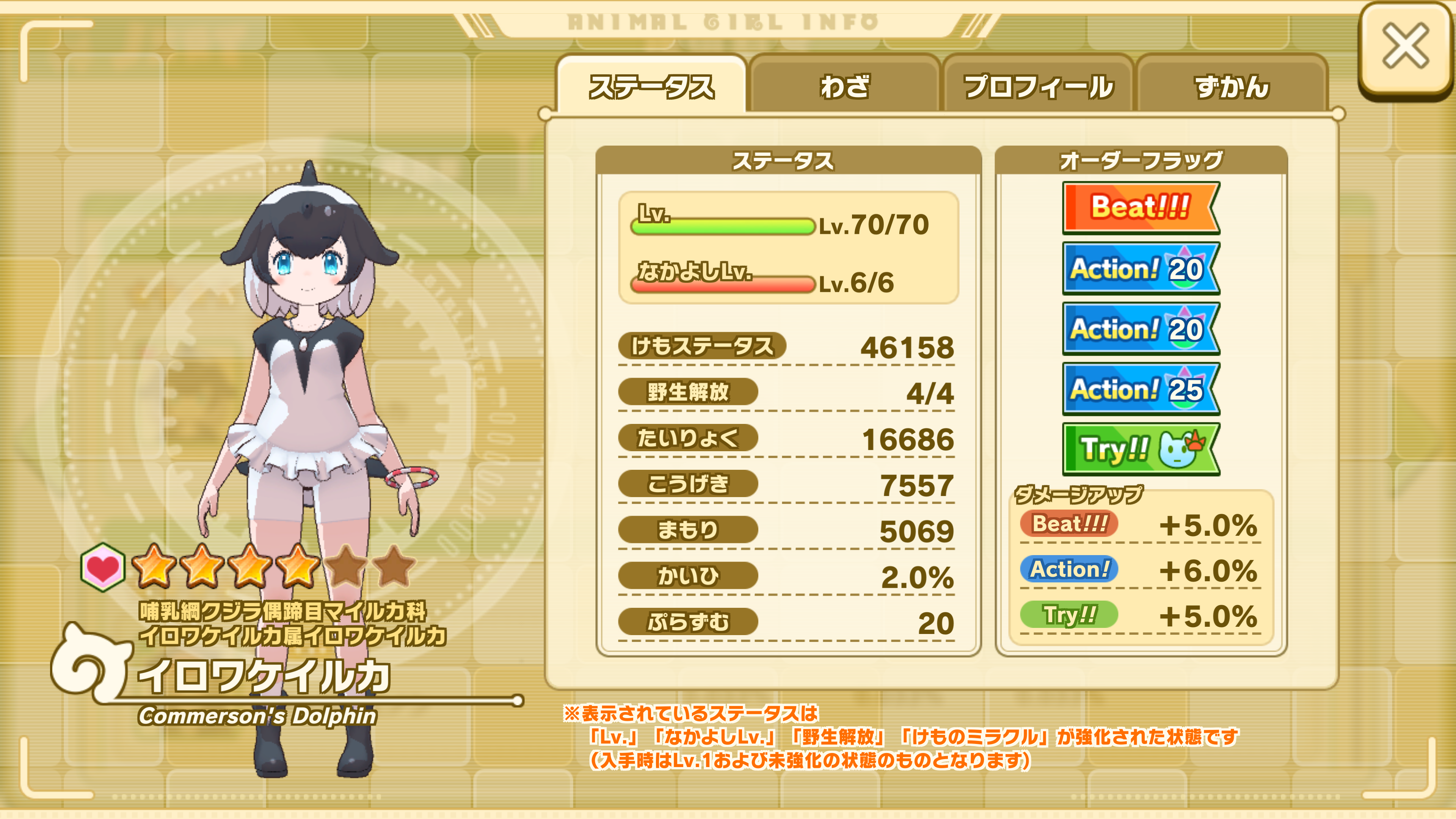This screenshot has width=1456, height=819.
Task: Open the プロフィール tab
Action: pos(1038,86)
